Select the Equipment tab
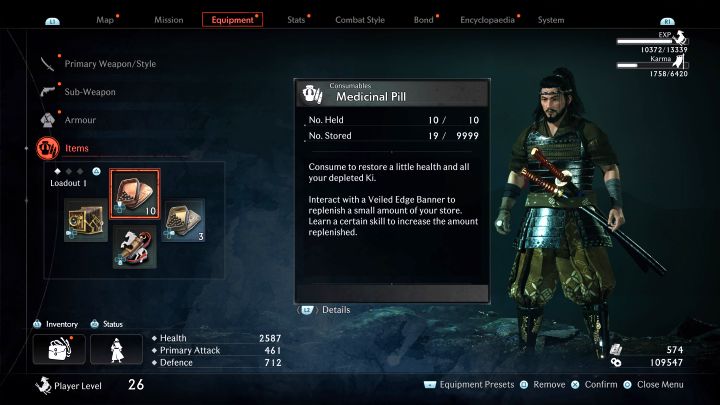This screenshot has height=405, width=720. (x=232, y=20)
